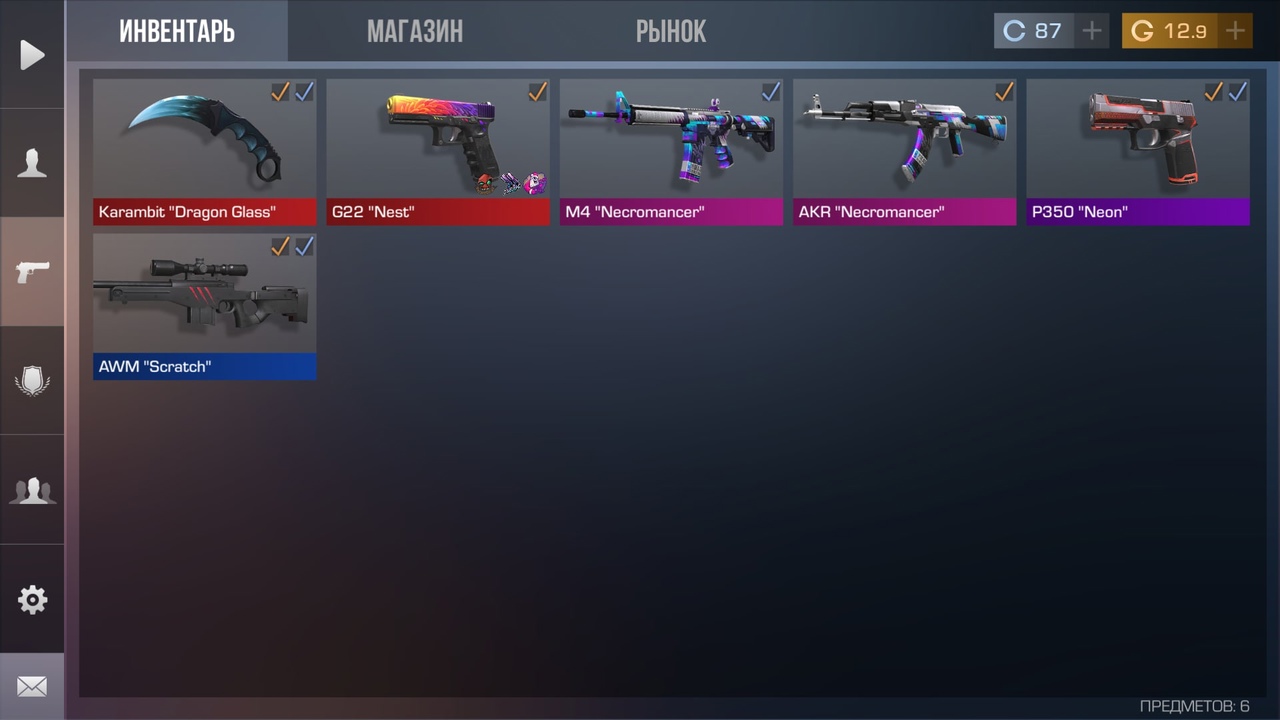The image size is (1280, 720).
Task: Open the pistol inventory sidebar icon
Action: (32, 271)
